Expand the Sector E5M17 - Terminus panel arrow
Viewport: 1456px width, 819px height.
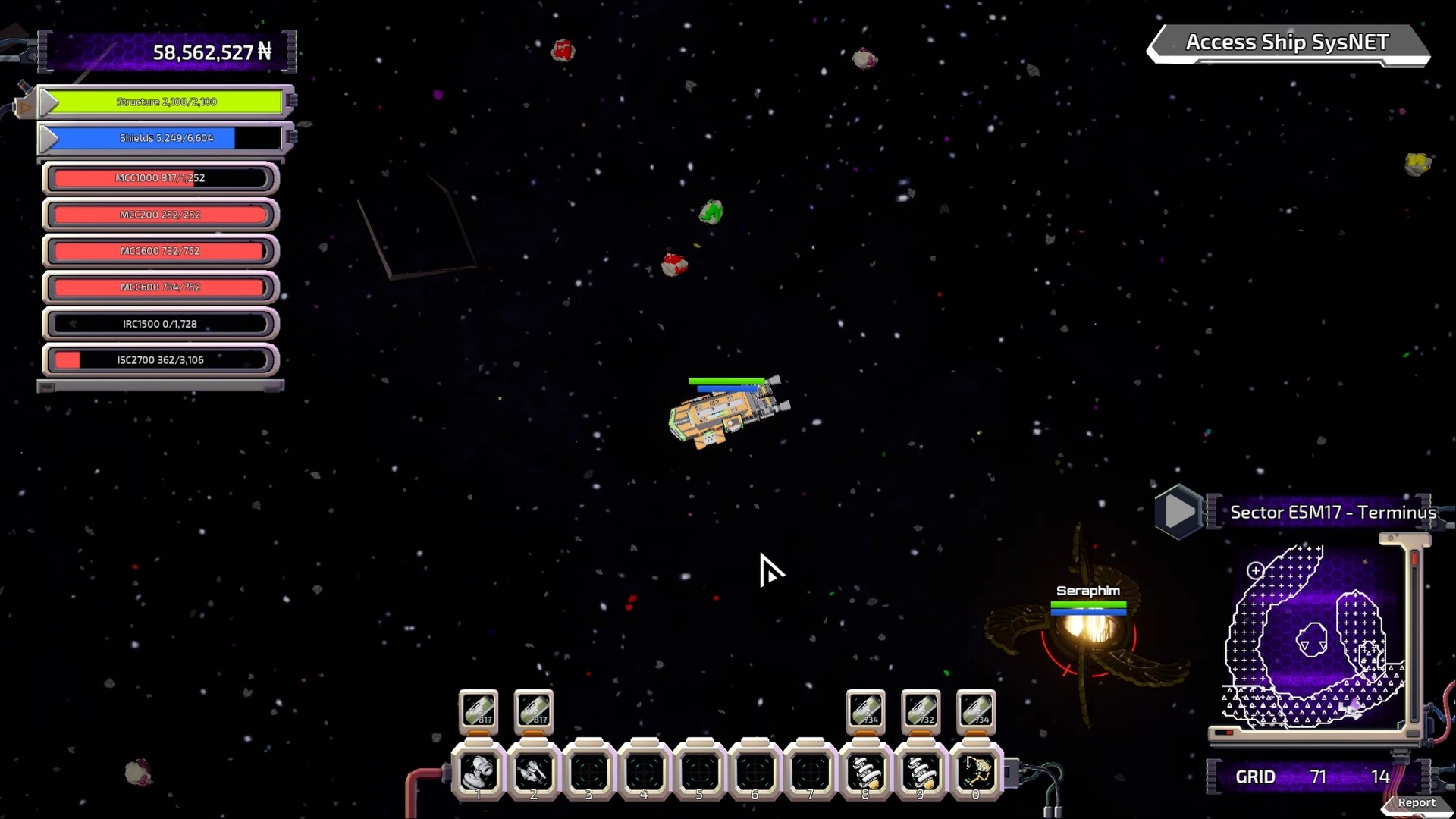1177,510
